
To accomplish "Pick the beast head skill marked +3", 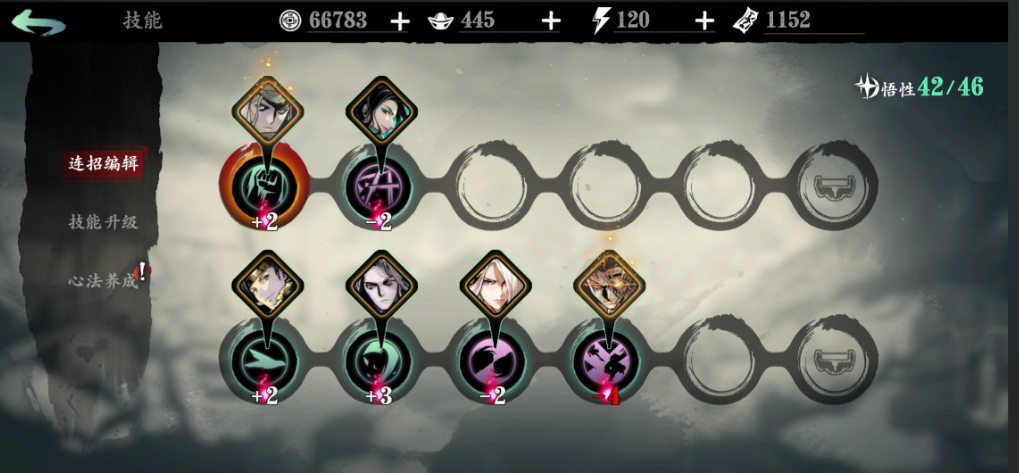I will [x=379, y=358].
